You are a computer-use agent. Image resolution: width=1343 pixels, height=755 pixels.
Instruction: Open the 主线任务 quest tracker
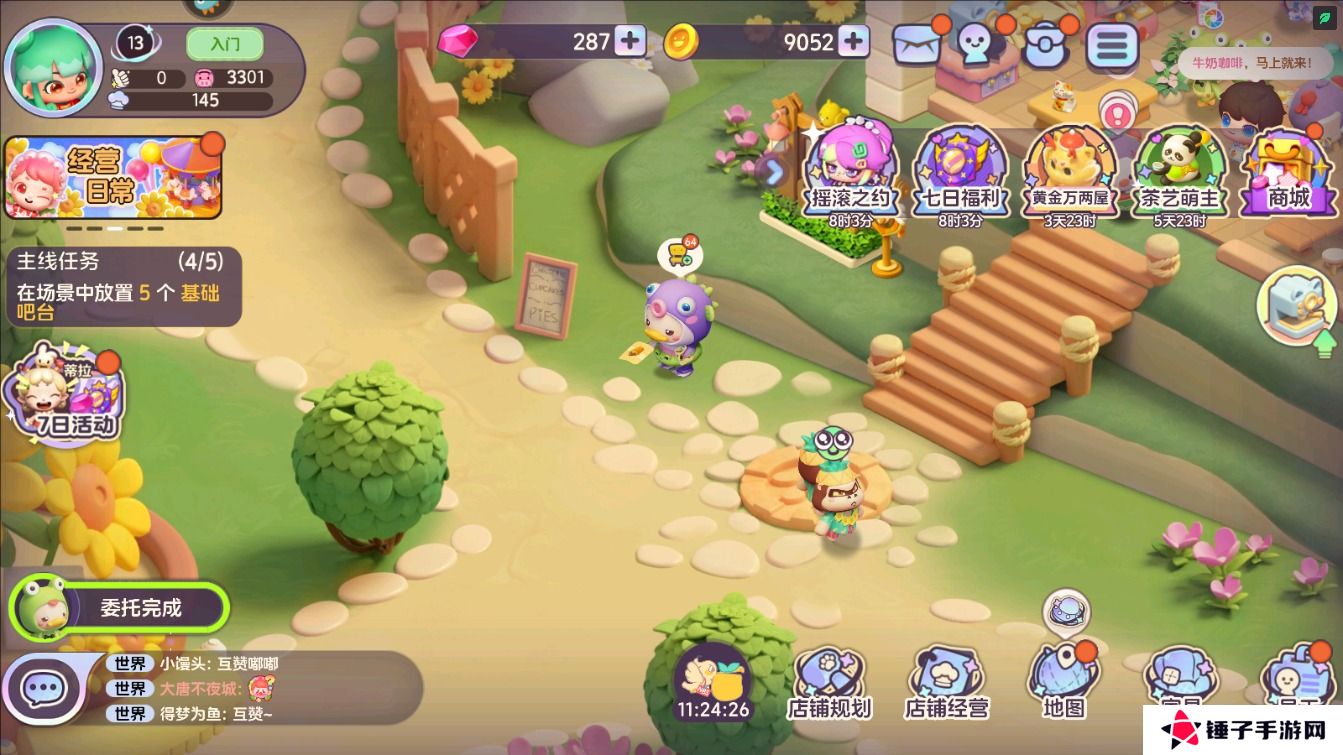pos(122,287)
